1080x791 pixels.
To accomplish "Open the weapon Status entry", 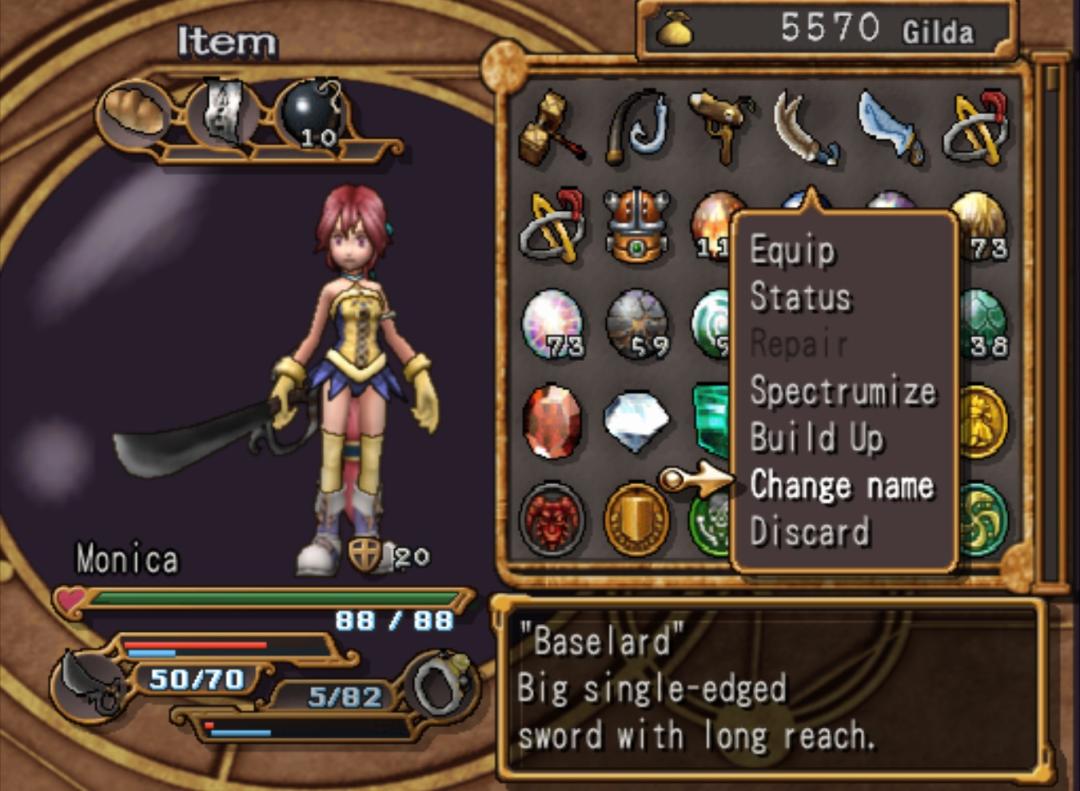I will coord(800,297).
